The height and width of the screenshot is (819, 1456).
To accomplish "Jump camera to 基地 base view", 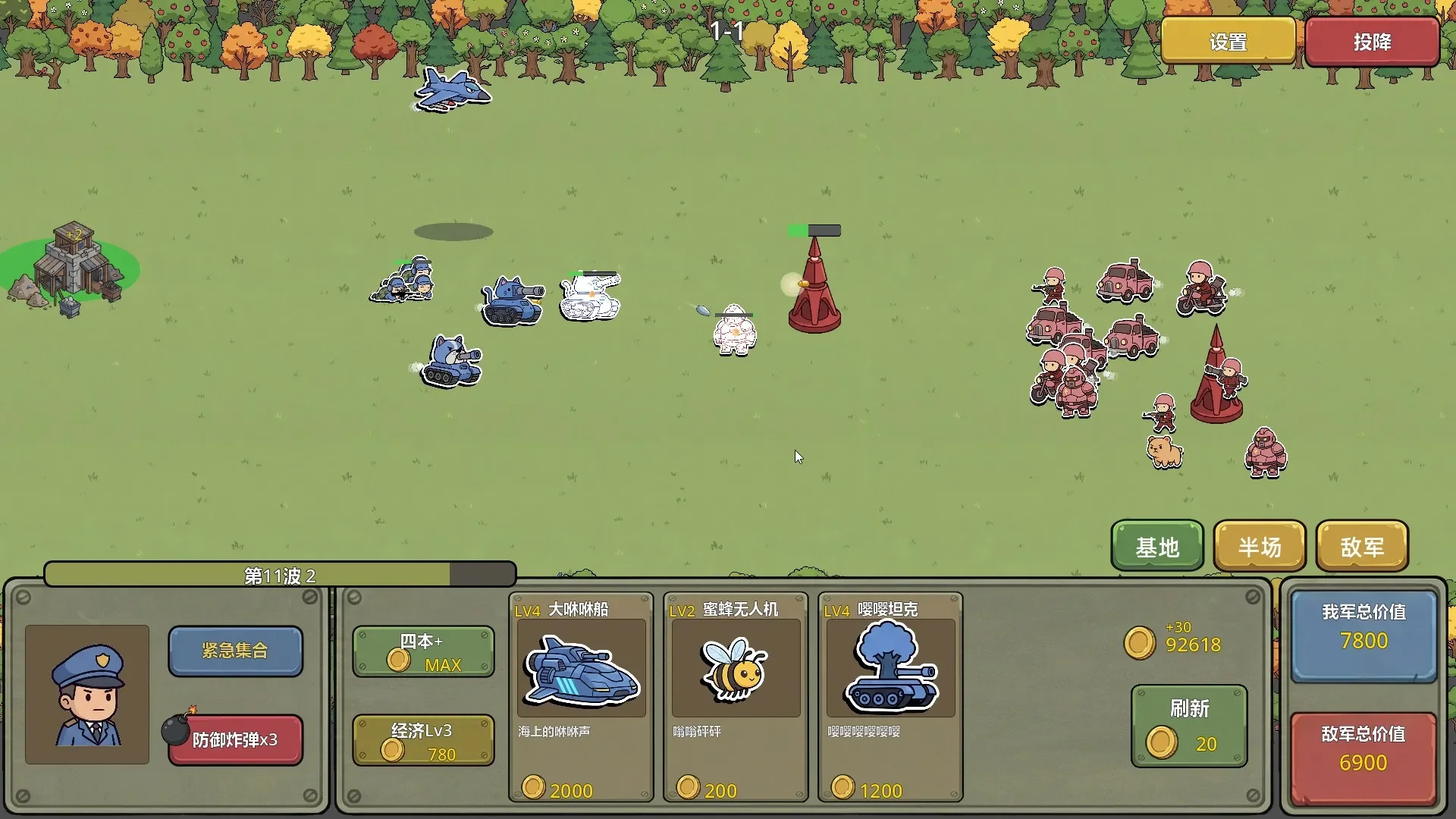I will click(x=1156, y=546).
